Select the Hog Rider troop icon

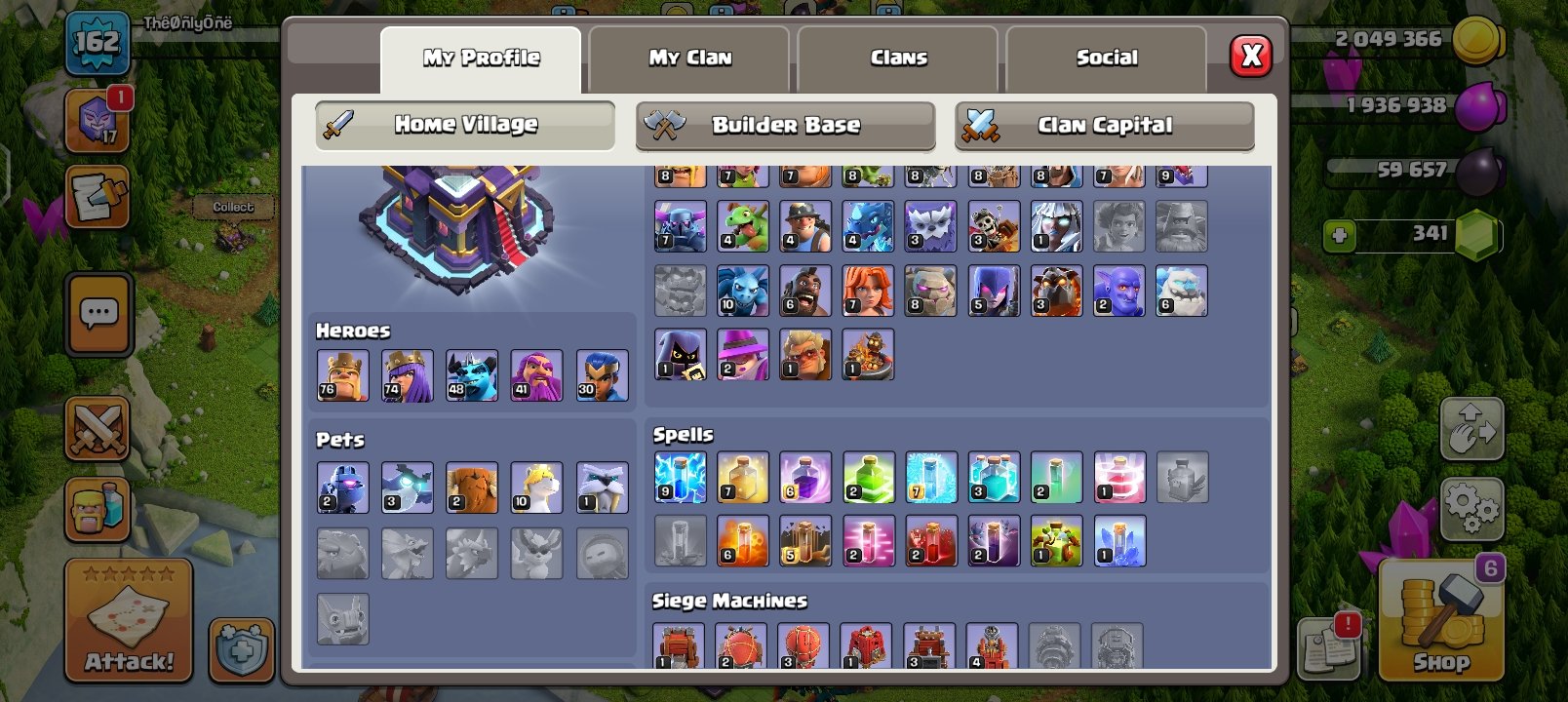point(806,289)
